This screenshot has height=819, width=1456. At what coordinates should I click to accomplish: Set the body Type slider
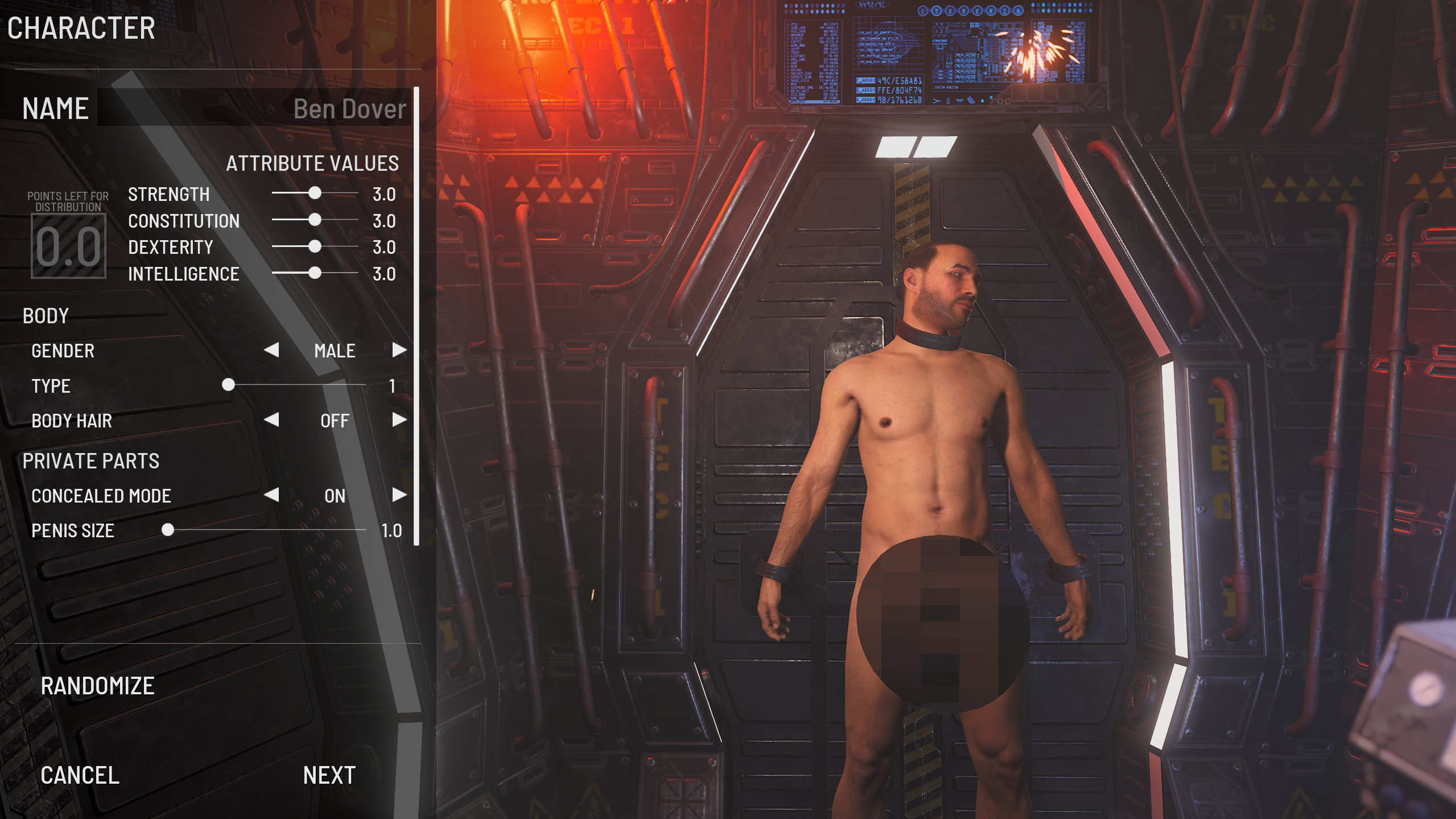click(x=228, y=385)
